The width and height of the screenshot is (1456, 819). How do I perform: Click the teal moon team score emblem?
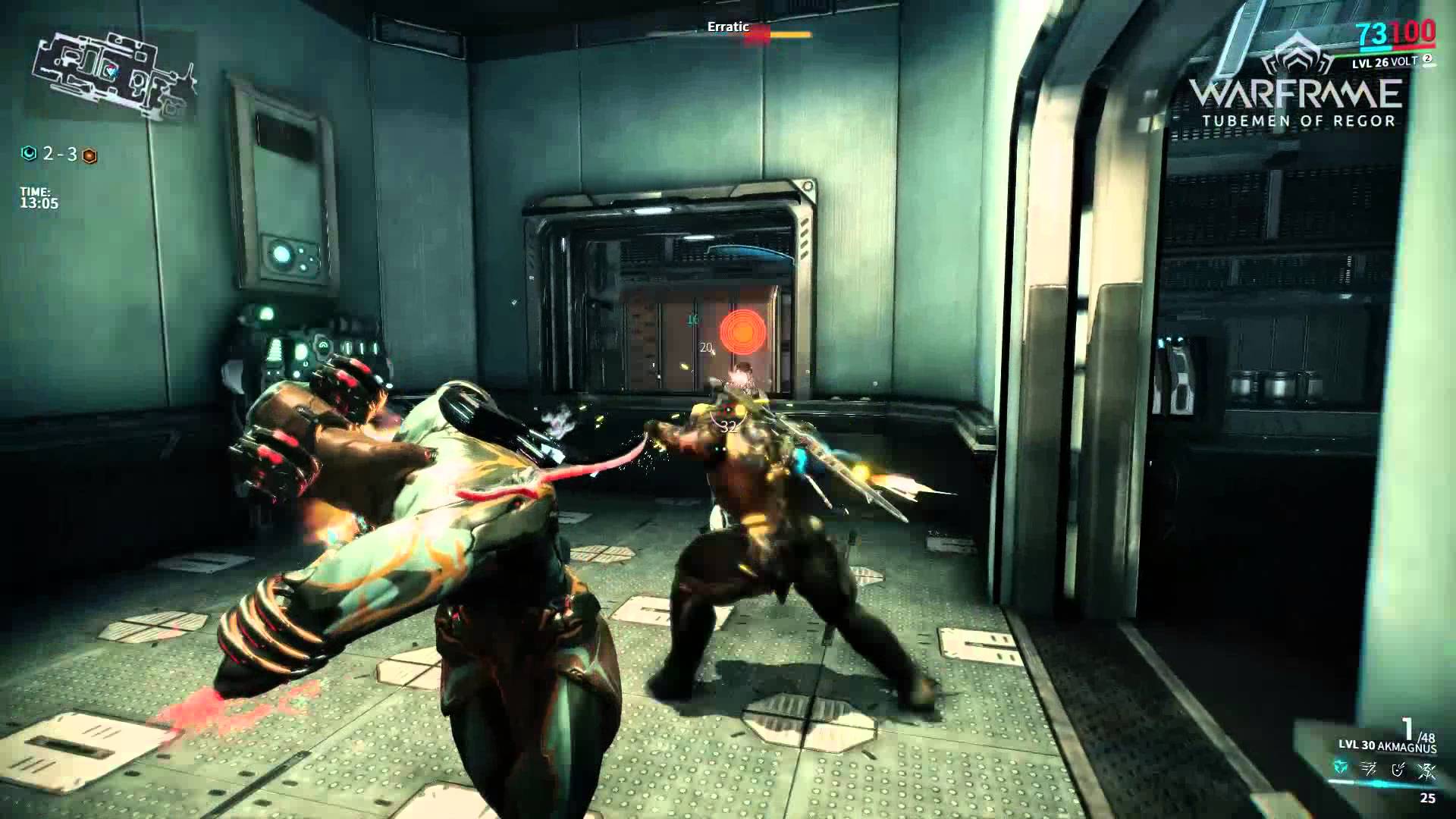(x=29, y=154)
